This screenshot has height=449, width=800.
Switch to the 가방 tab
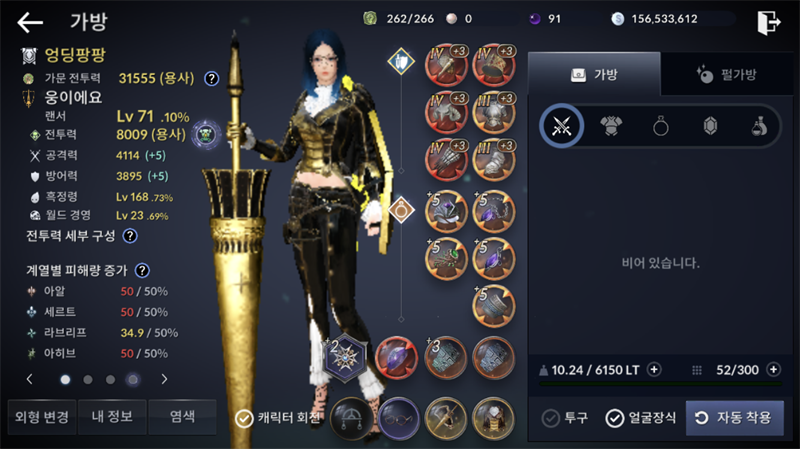(594, 73)
